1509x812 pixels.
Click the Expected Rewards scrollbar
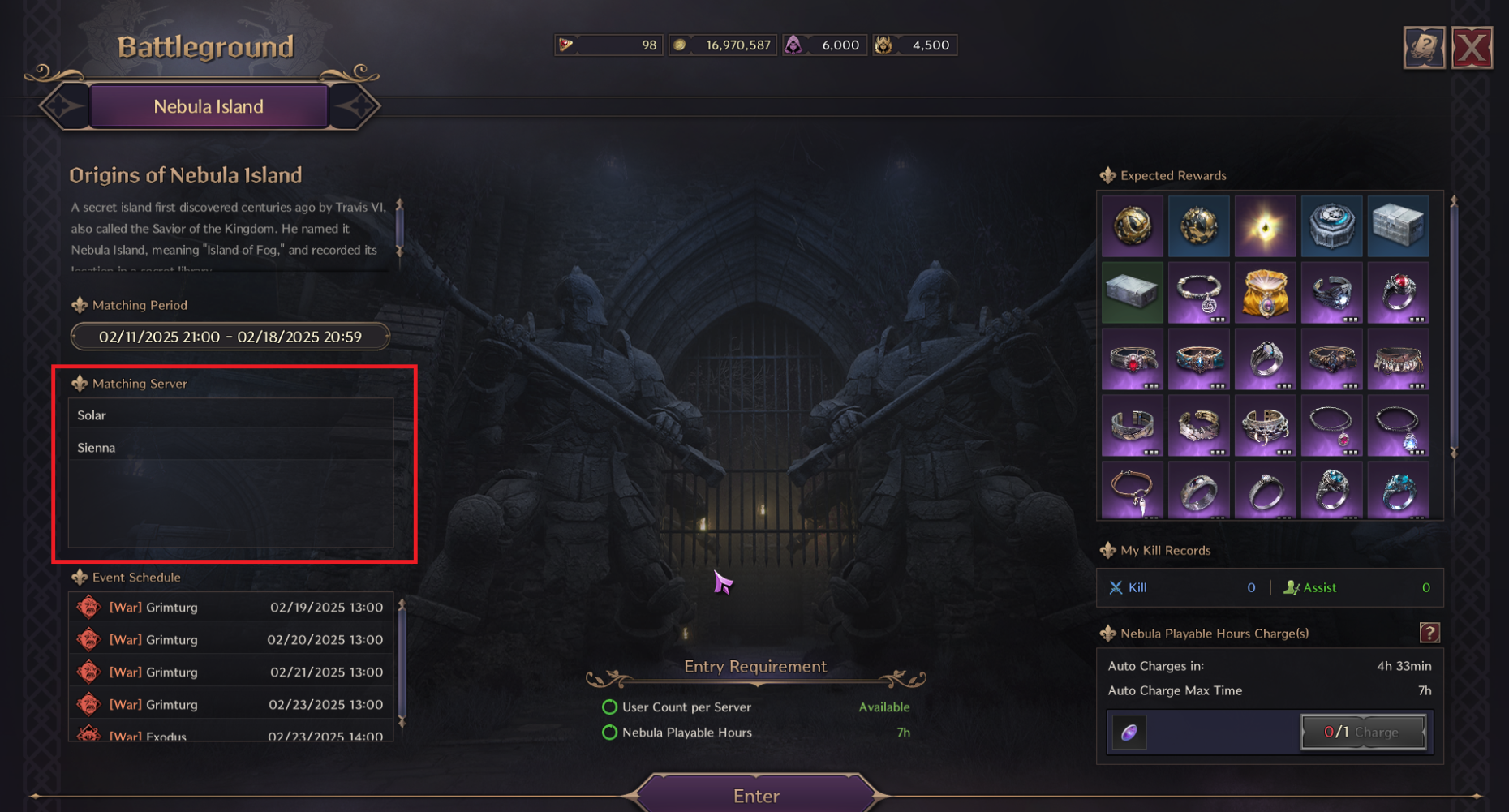click(1453, 324)
